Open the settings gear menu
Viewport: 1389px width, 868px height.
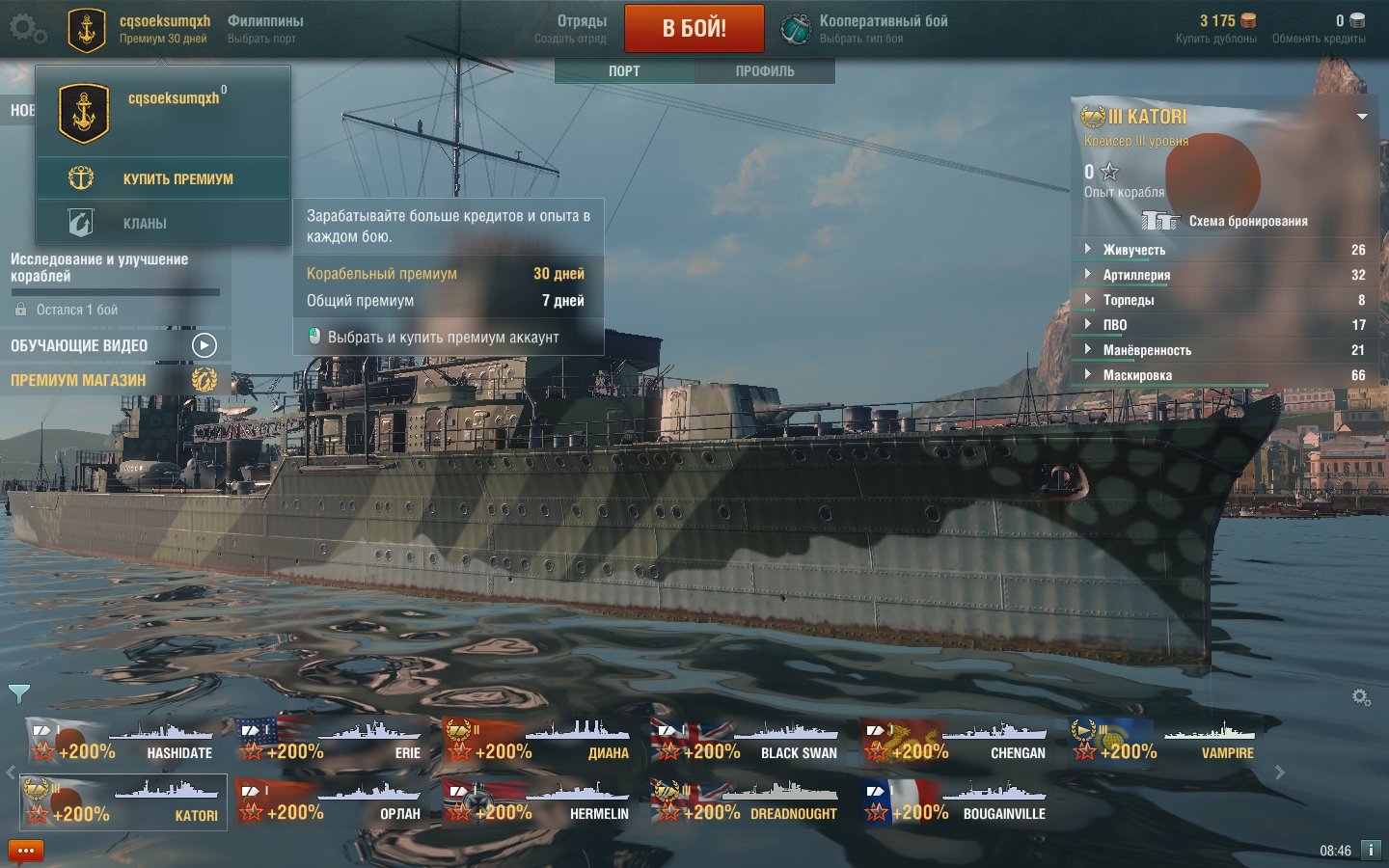[x=27, y=28]
